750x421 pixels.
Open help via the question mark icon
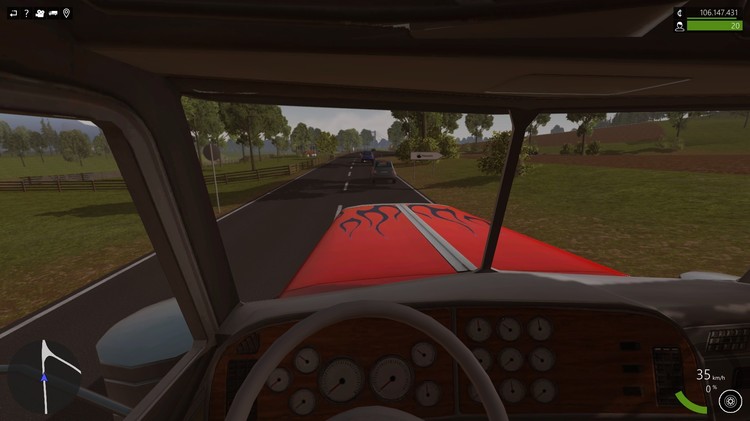(26, 13)
